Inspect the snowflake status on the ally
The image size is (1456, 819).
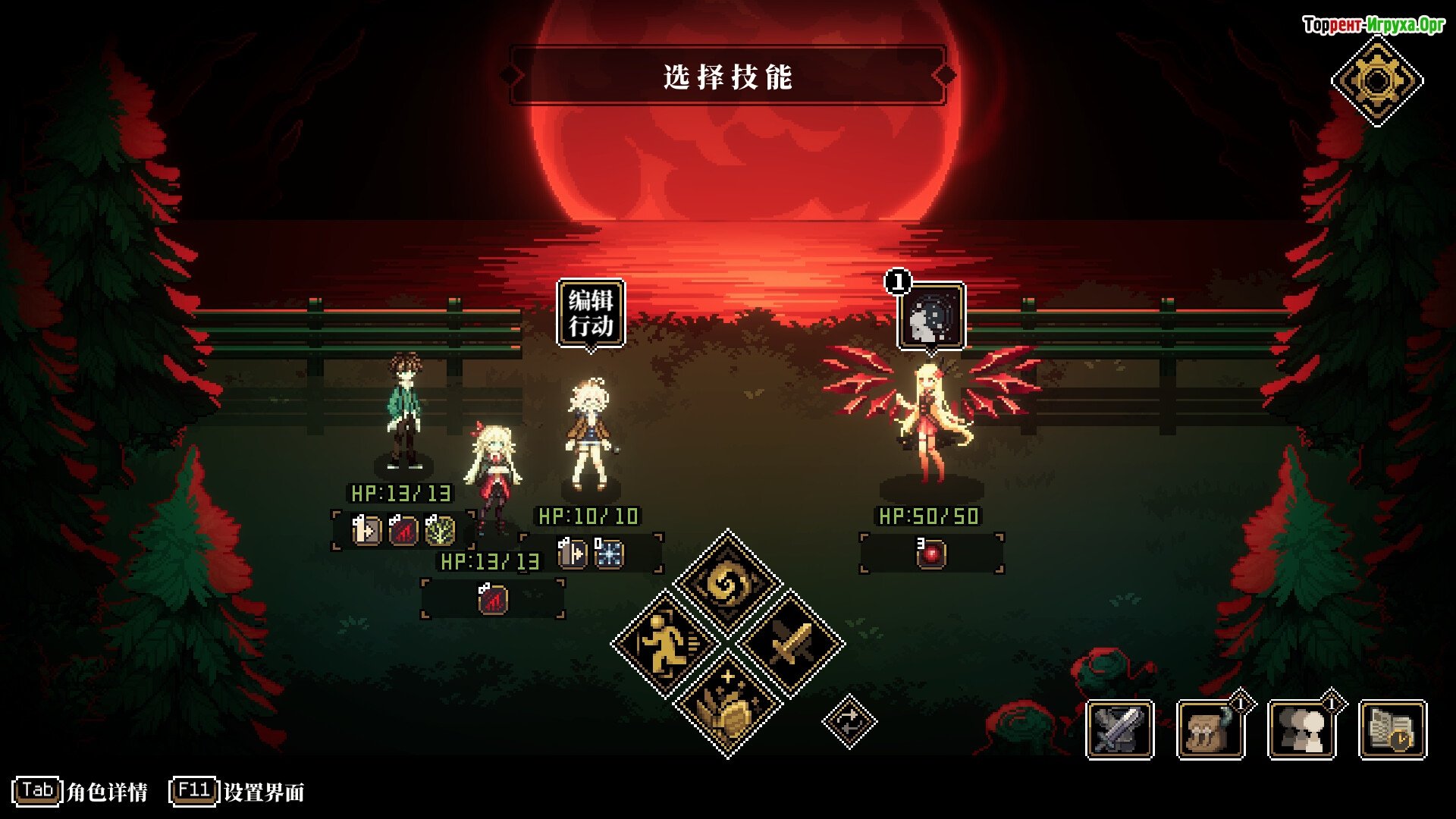pyautogui.click(x=609, y=554)
